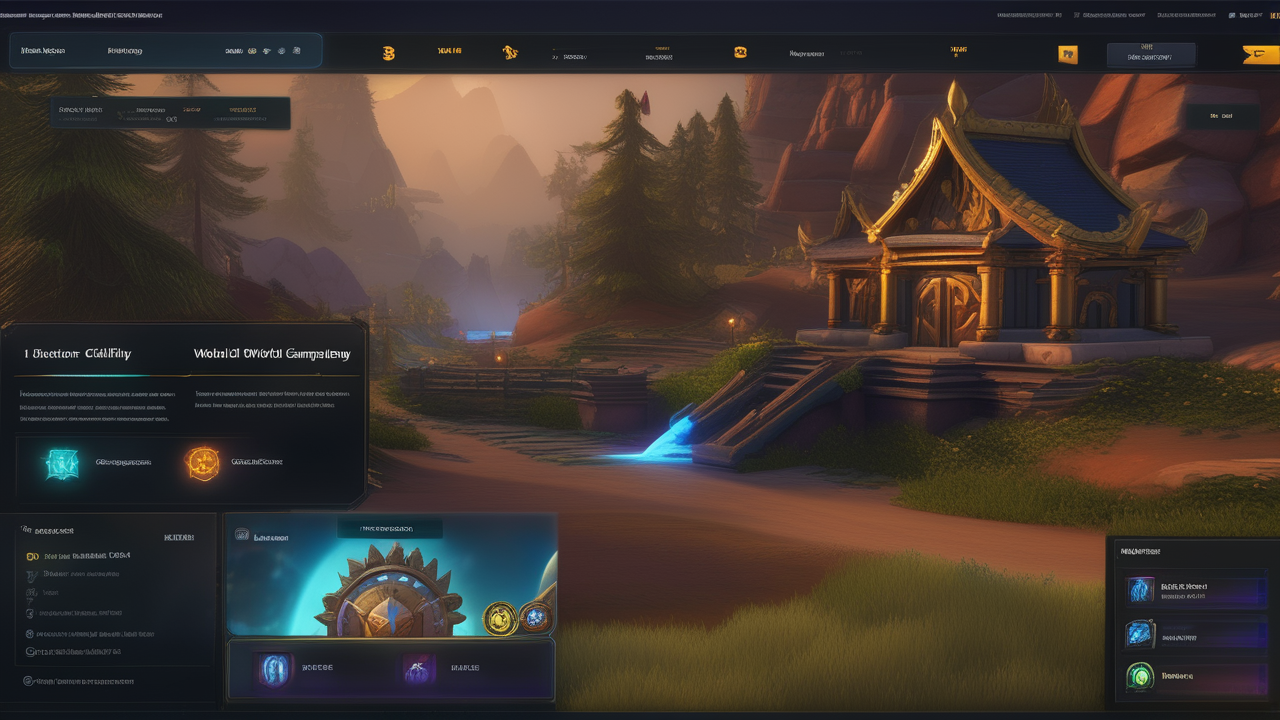Open the orange square icon in the top bar
The height and width of the screenshot is (720, 1280).
1068,55
